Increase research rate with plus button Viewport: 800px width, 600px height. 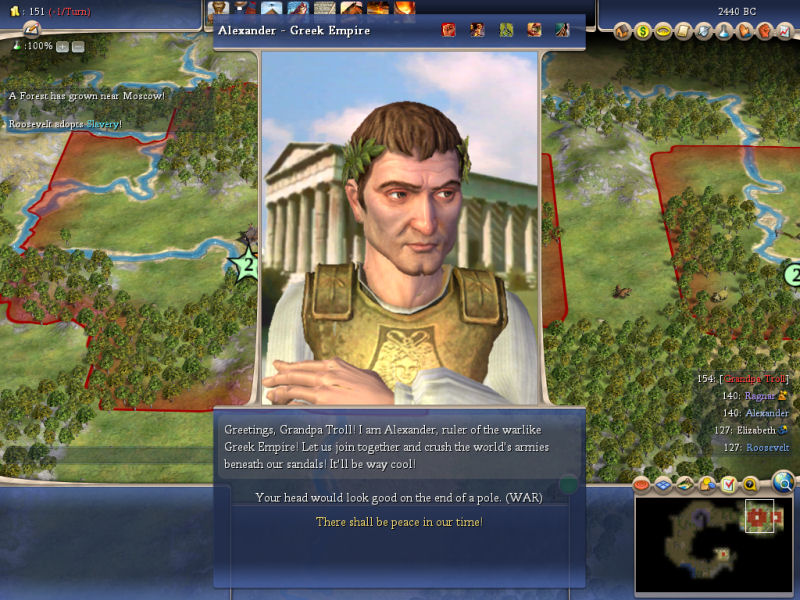62,46
